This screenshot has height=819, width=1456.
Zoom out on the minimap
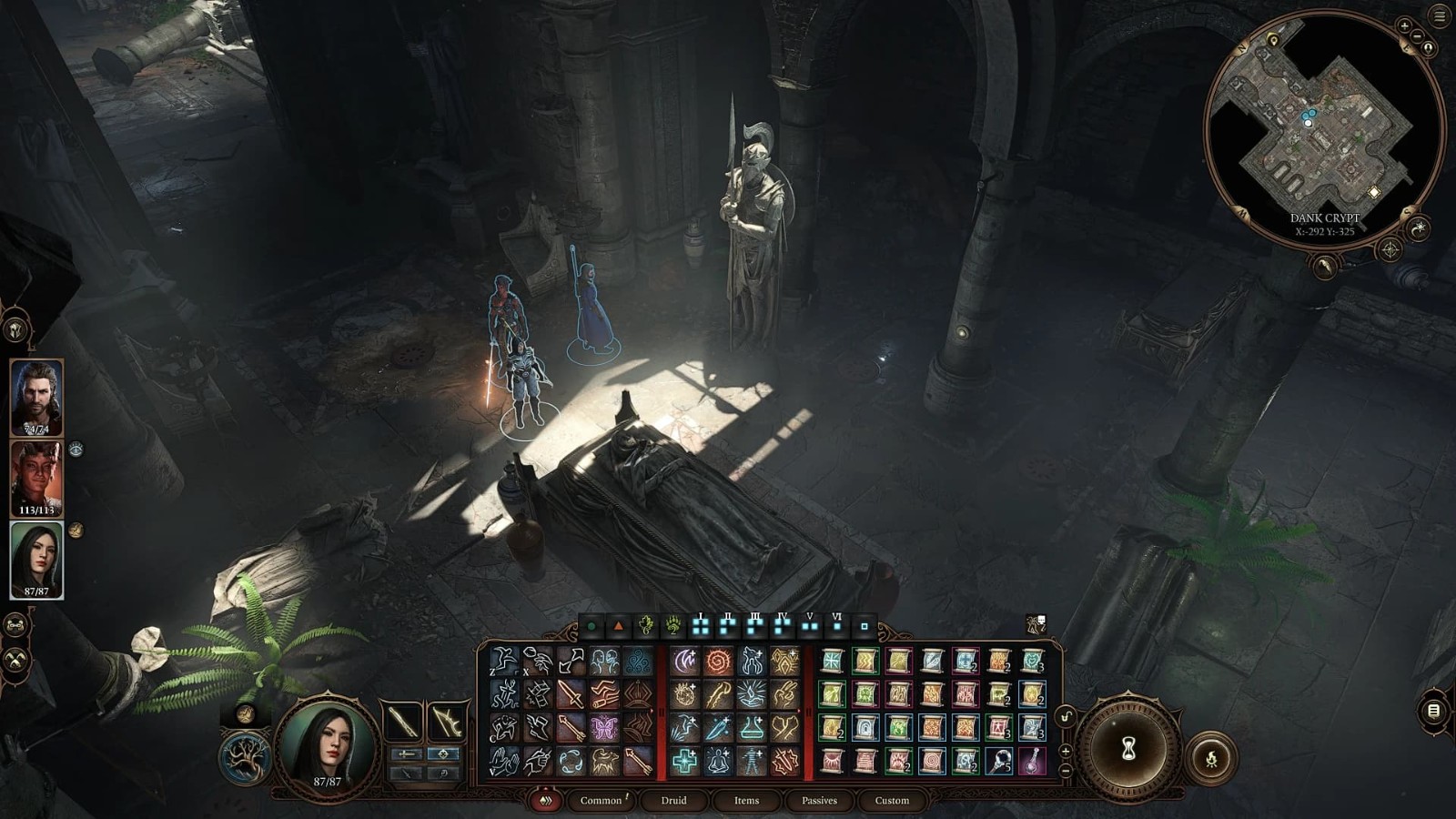click(1417, 36)
